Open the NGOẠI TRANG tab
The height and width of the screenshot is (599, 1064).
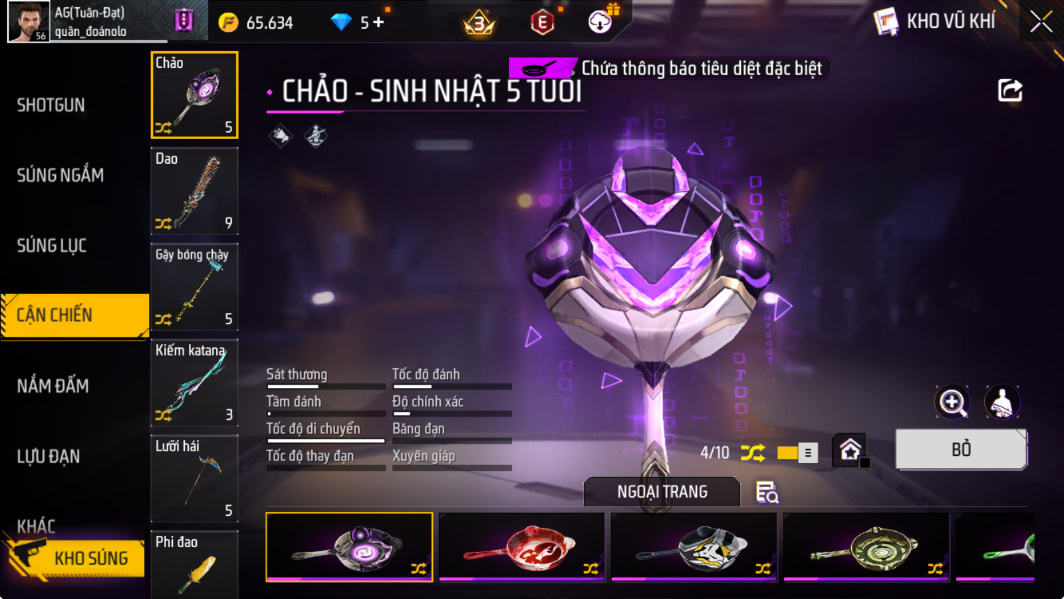661,491
